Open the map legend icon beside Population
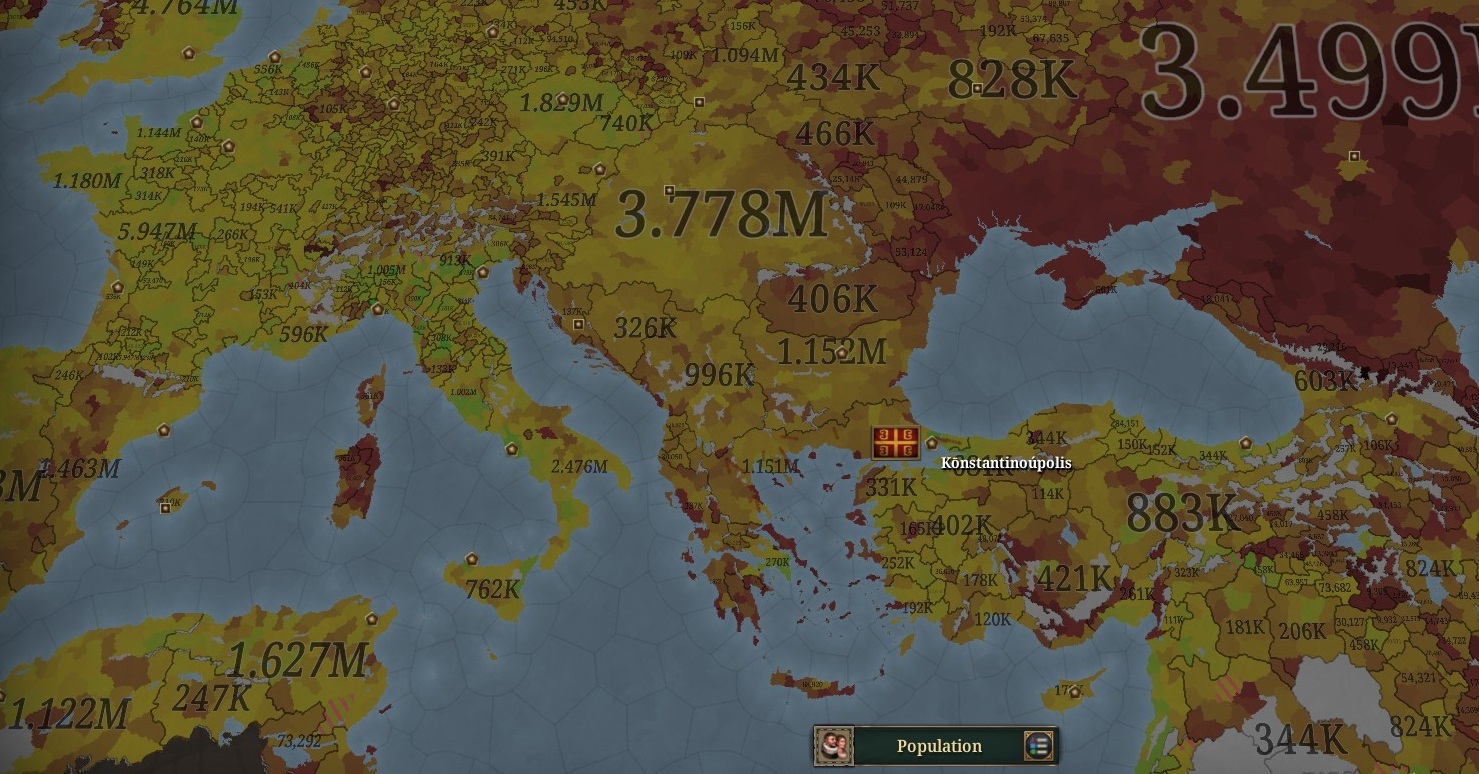 [x=1037, y=746]
